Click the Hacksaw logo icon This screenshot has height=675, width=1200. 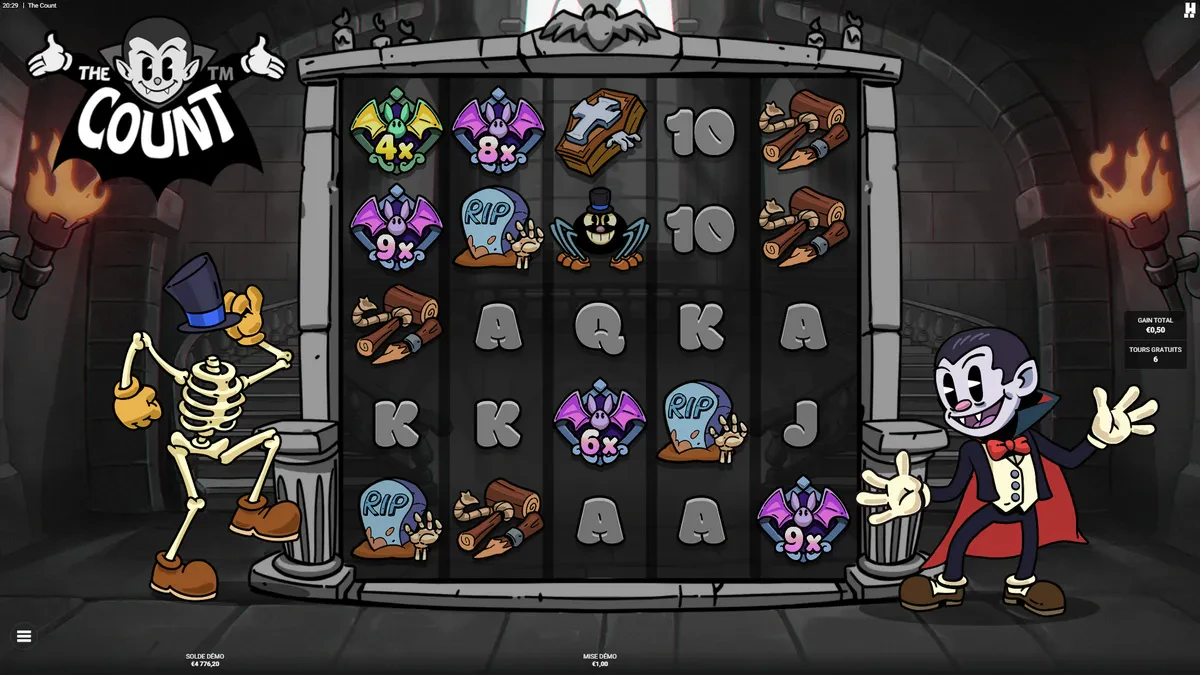tap(1189, 10)
